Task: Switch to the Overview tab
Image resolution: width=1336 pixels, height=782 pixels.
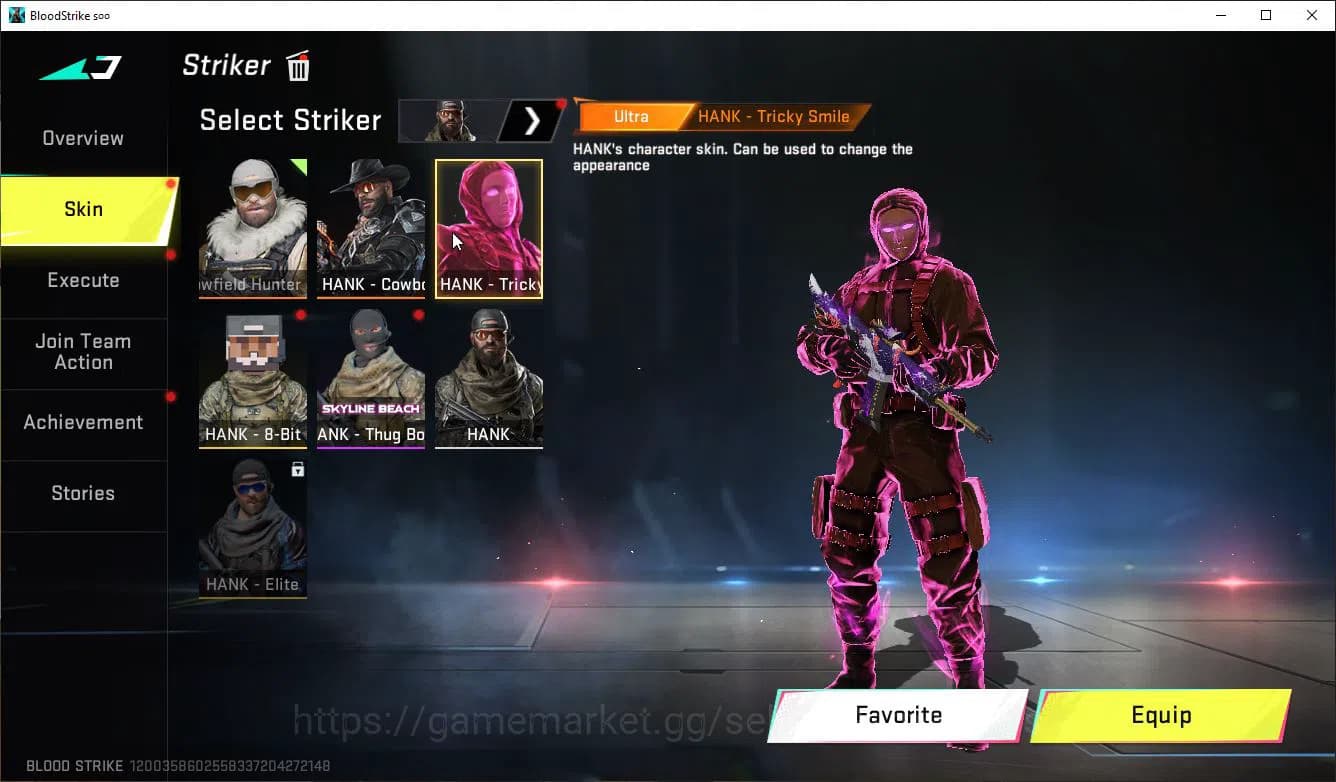Action: (82, 138)
